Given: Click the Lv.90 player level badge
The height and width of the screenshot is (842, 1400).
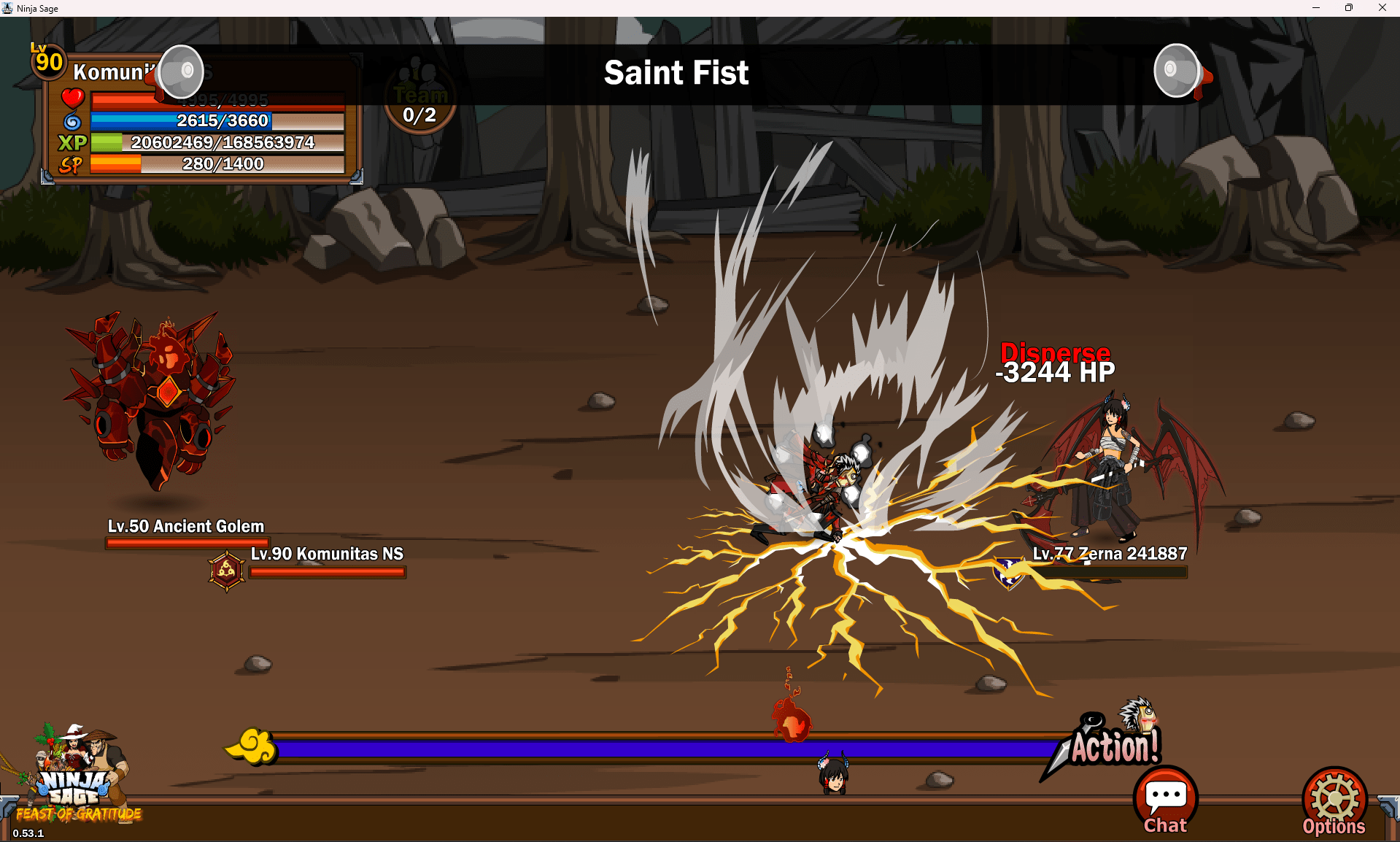Looking at the screenshot, I should tap(48, 61).
